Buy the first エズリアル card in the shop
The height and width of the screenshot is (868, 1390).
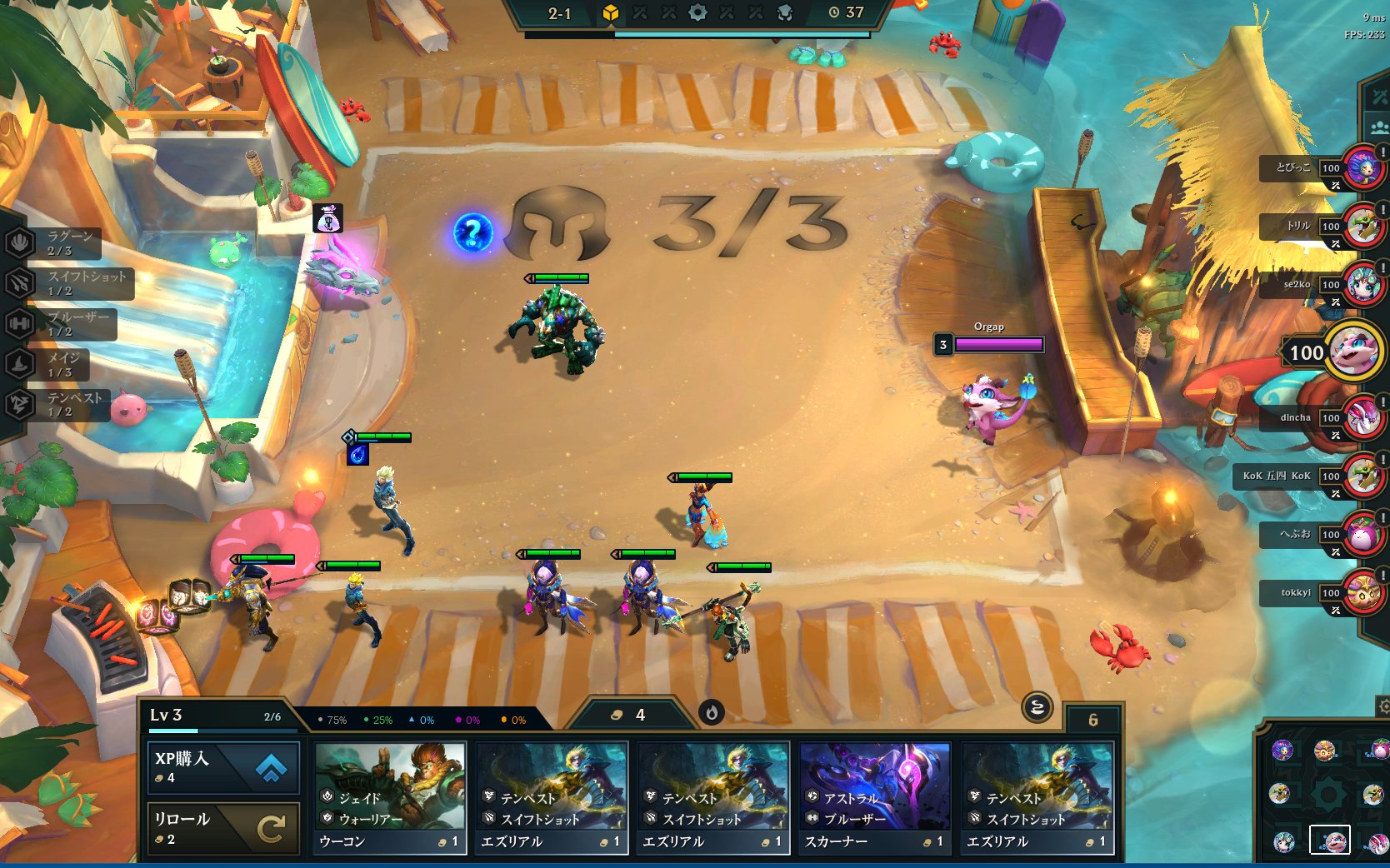click(x=550, y=791)
